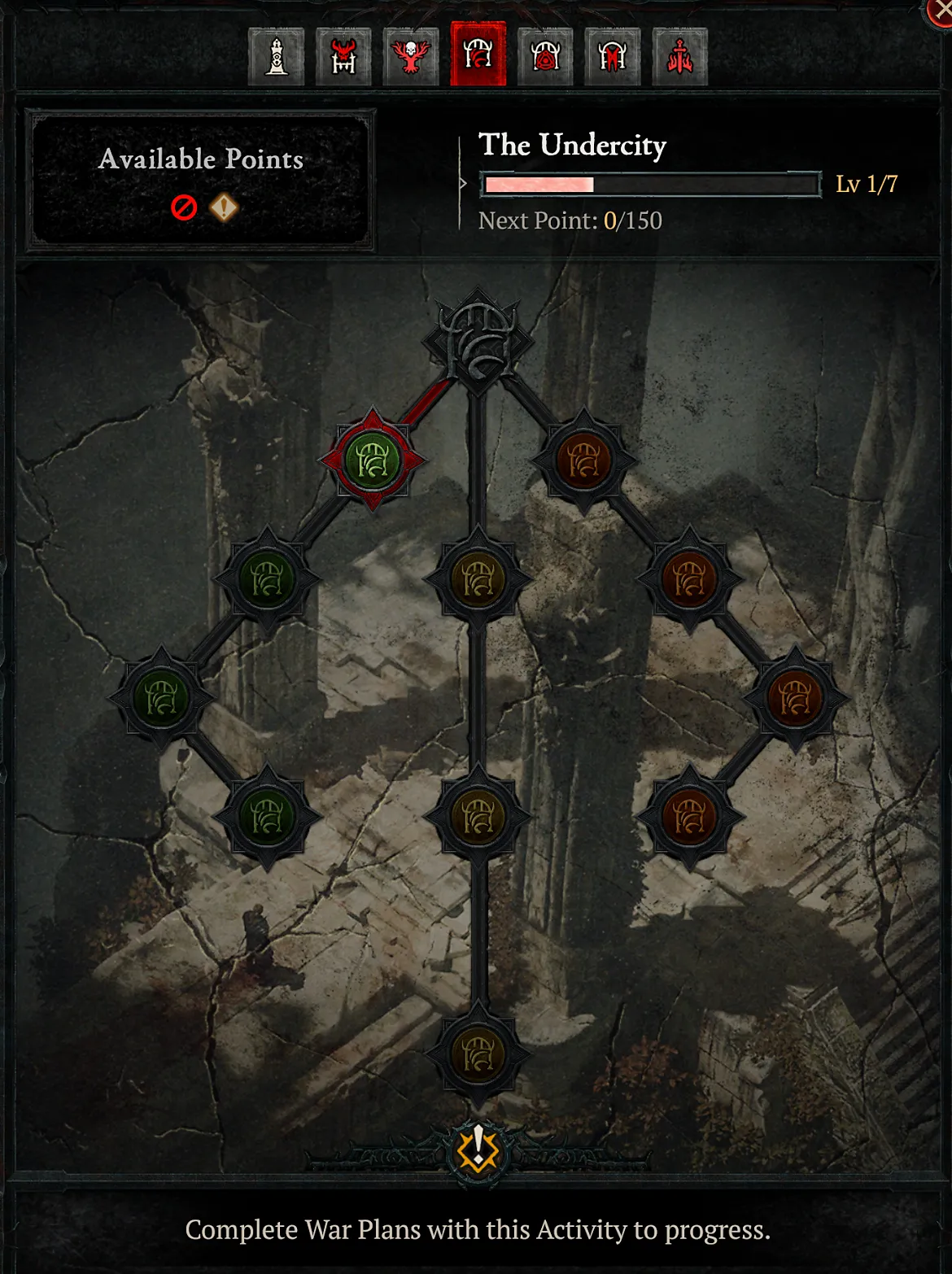Viewport: 952px width, 1274px height.
Task: Switch to the red-curtained gate tab
Action: point(613,57)
